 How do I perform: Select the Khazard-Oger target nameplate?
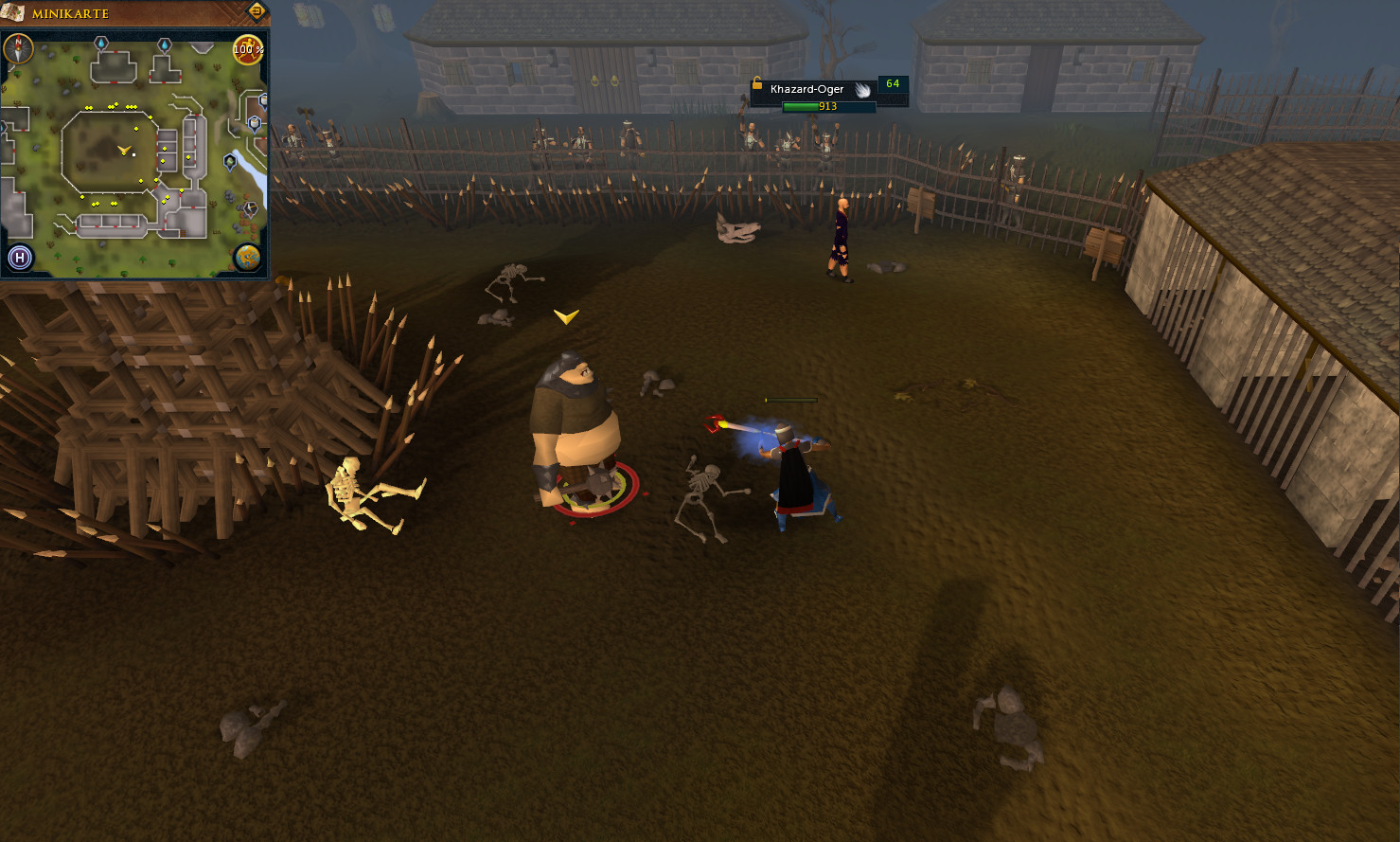tap(807, 89)
